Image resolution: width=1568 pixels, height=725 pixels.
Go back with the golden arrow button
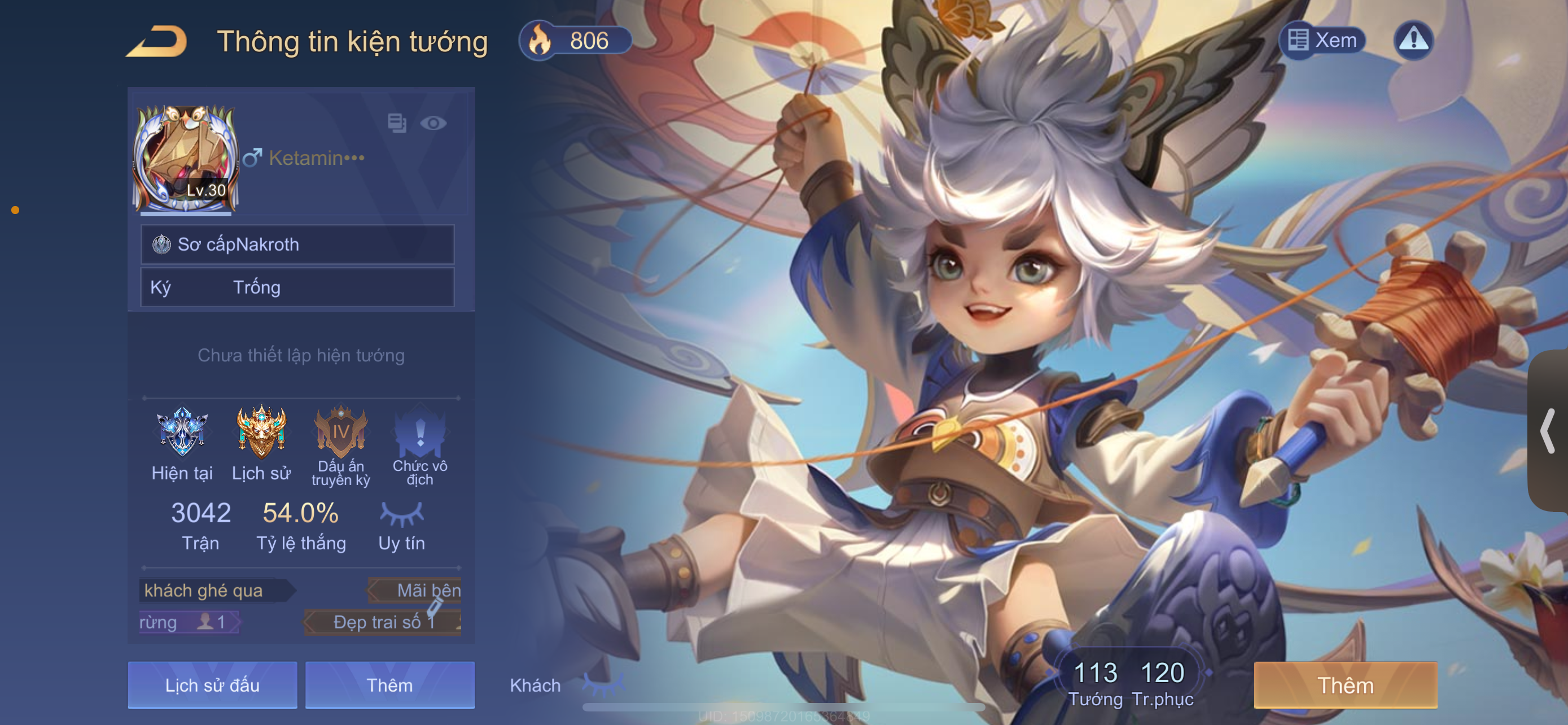(x=156, y=41)
